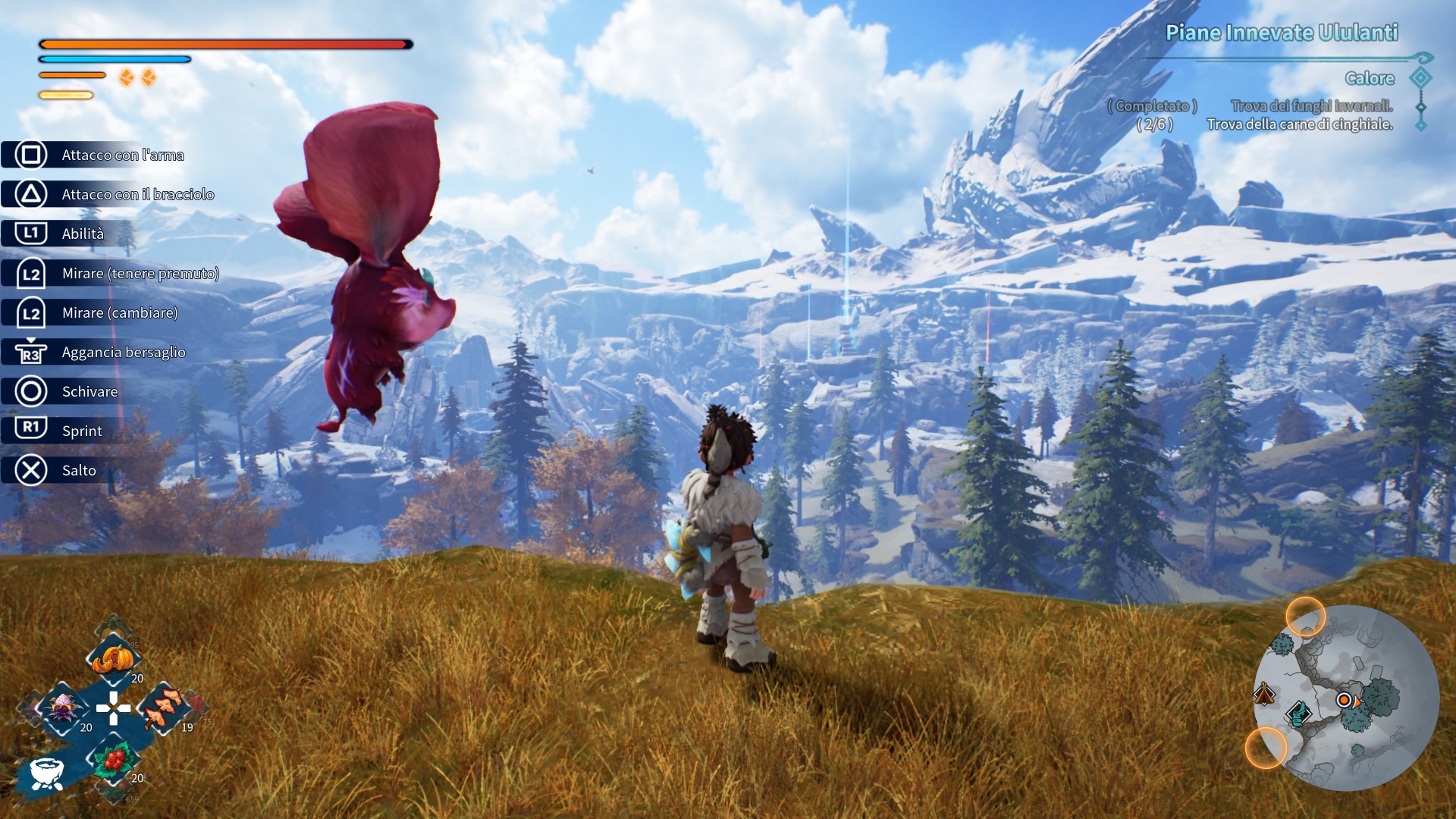Open the circular minimap
This screenshot has width=1456, height=819.
[x=1346, y=698]
